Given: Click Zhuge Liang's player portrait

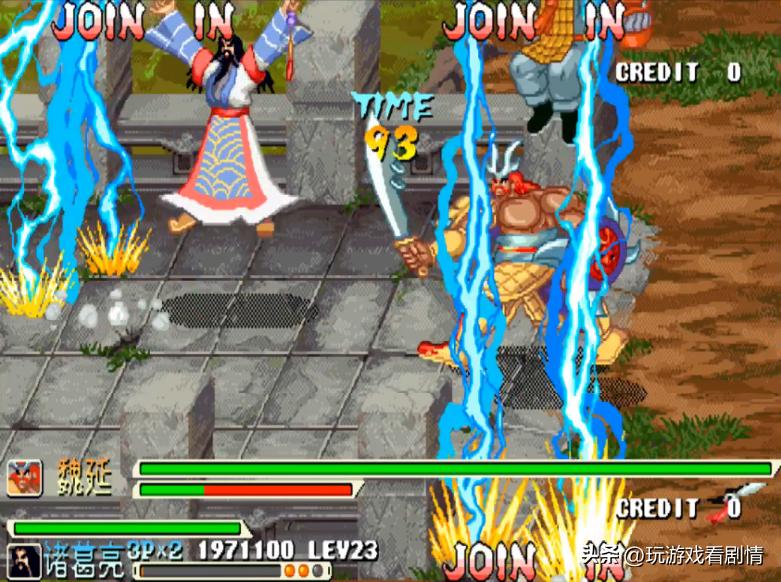Looking at the screenshot, I should click(23, 560).
